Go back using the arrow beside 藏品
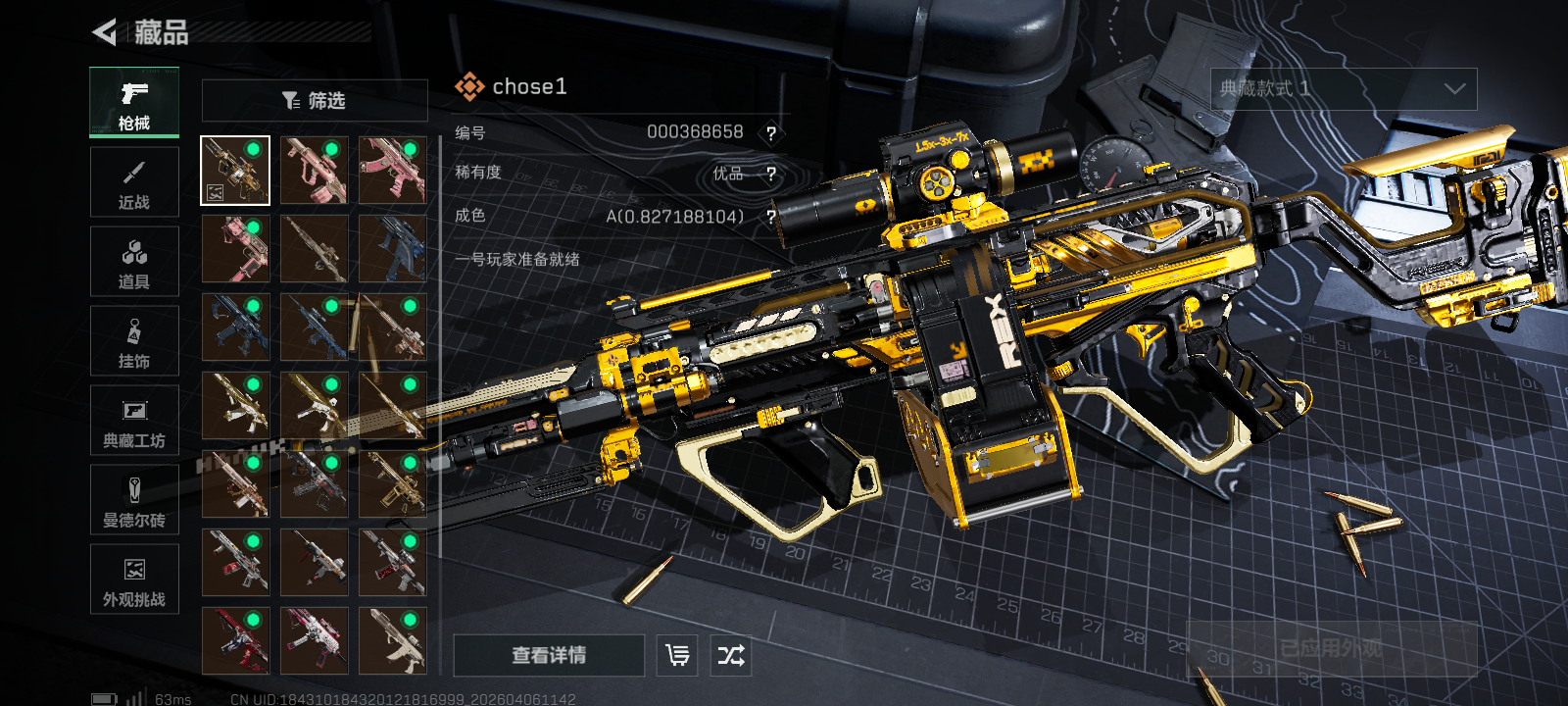The image size is (1568, 706). (104, 32)
